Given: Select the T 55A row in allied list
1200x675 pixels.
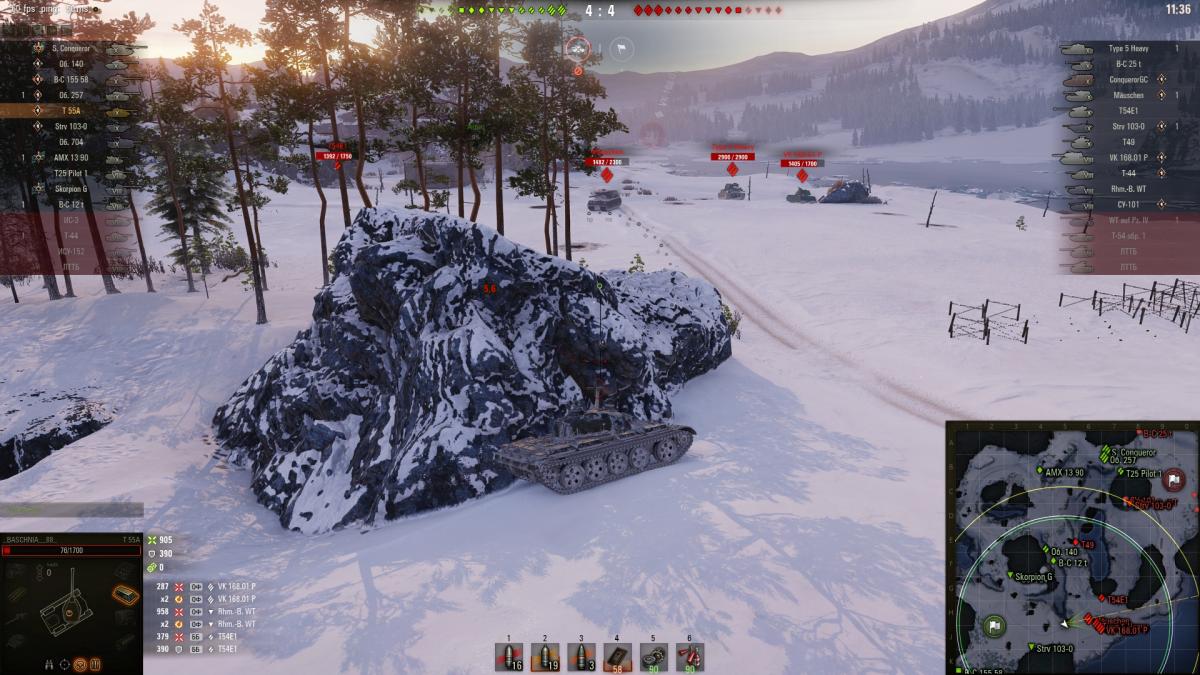Looking at the screenshot, I should [70, 111].
